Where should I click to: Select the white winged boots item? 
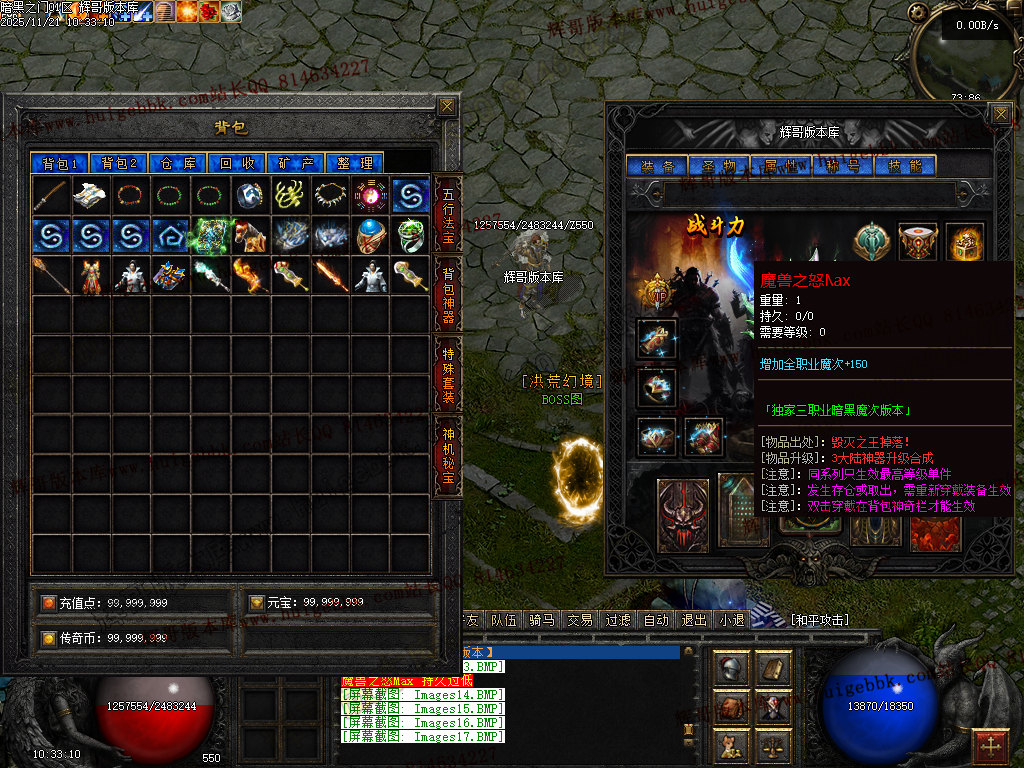91,195
